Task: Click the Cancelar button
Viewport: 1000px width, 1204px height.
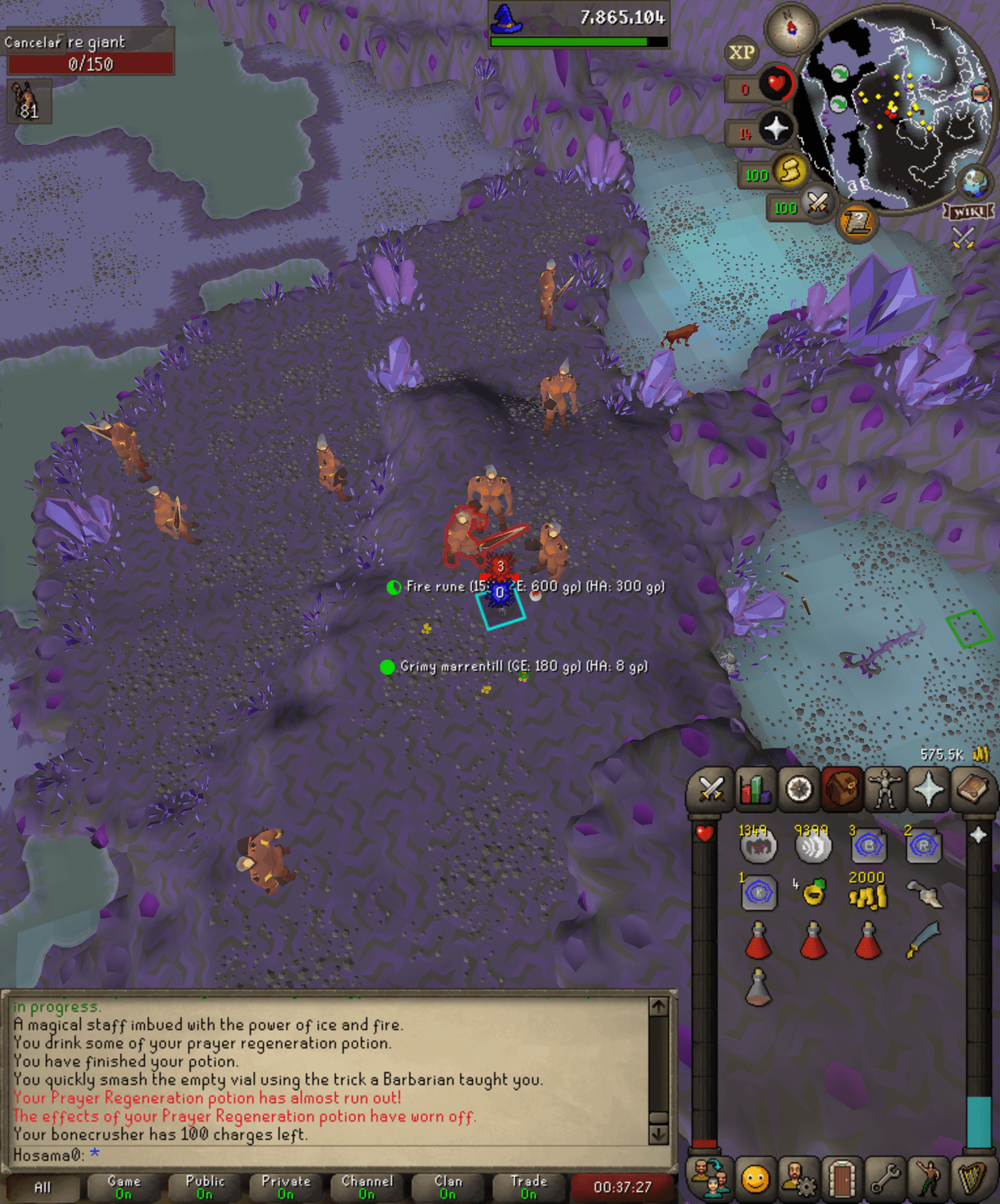Action: pyautogui.click(x=31, y=41)
